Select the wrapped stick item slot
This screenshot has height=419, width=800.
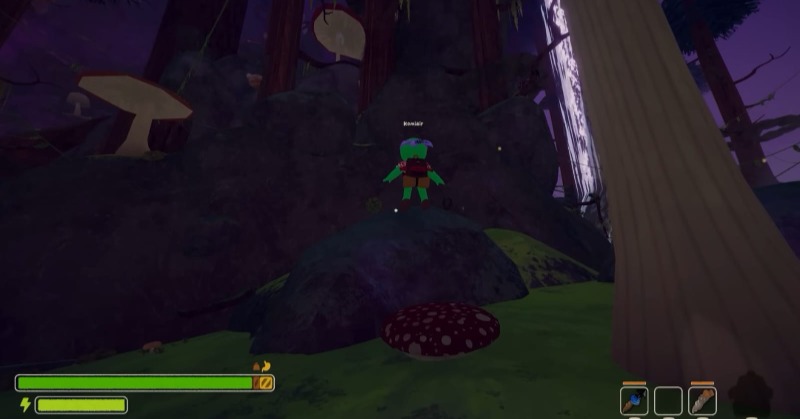coord(702,401)
